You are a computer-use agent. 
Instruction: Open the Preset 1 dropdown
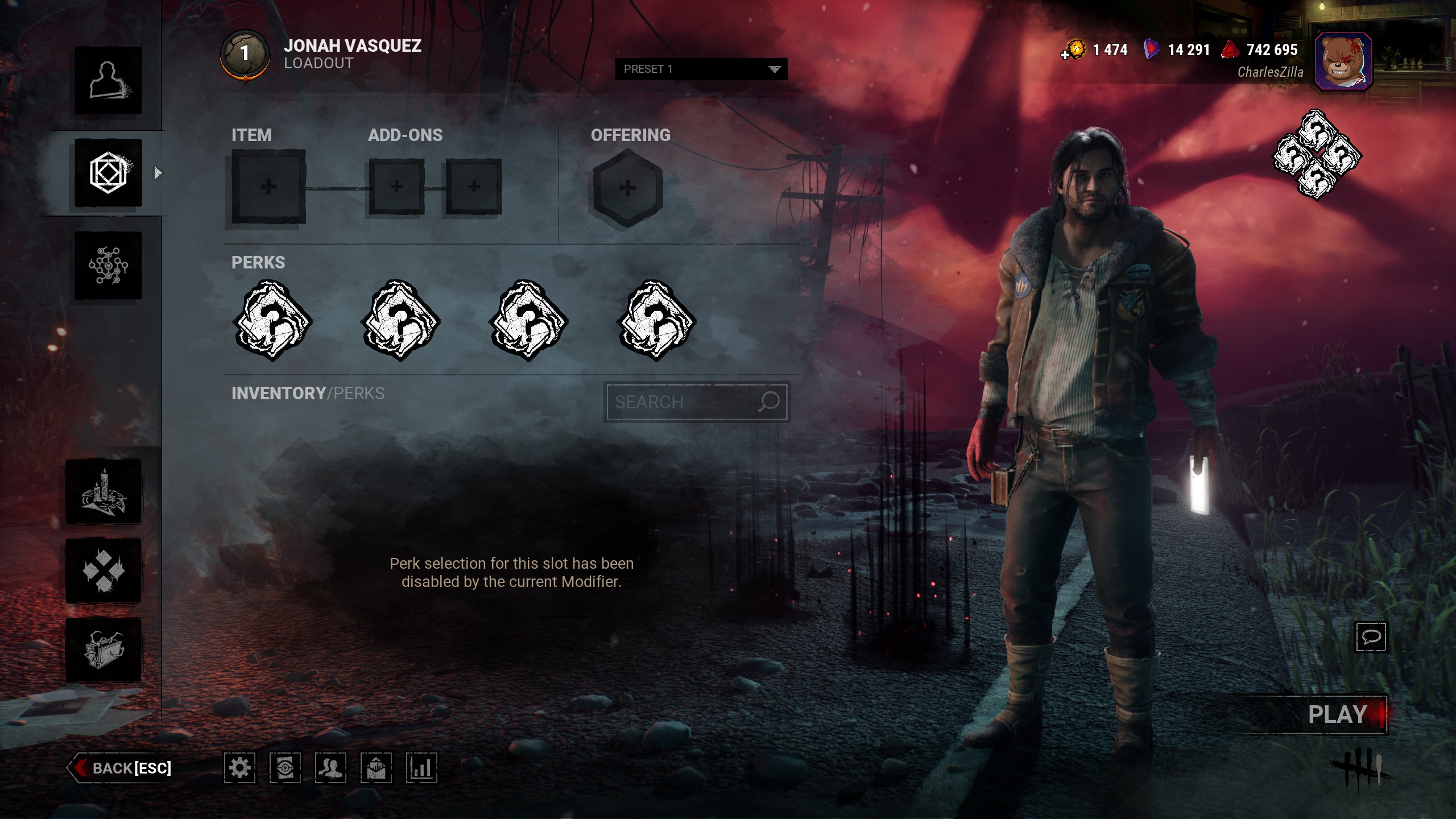click(701, 69)
